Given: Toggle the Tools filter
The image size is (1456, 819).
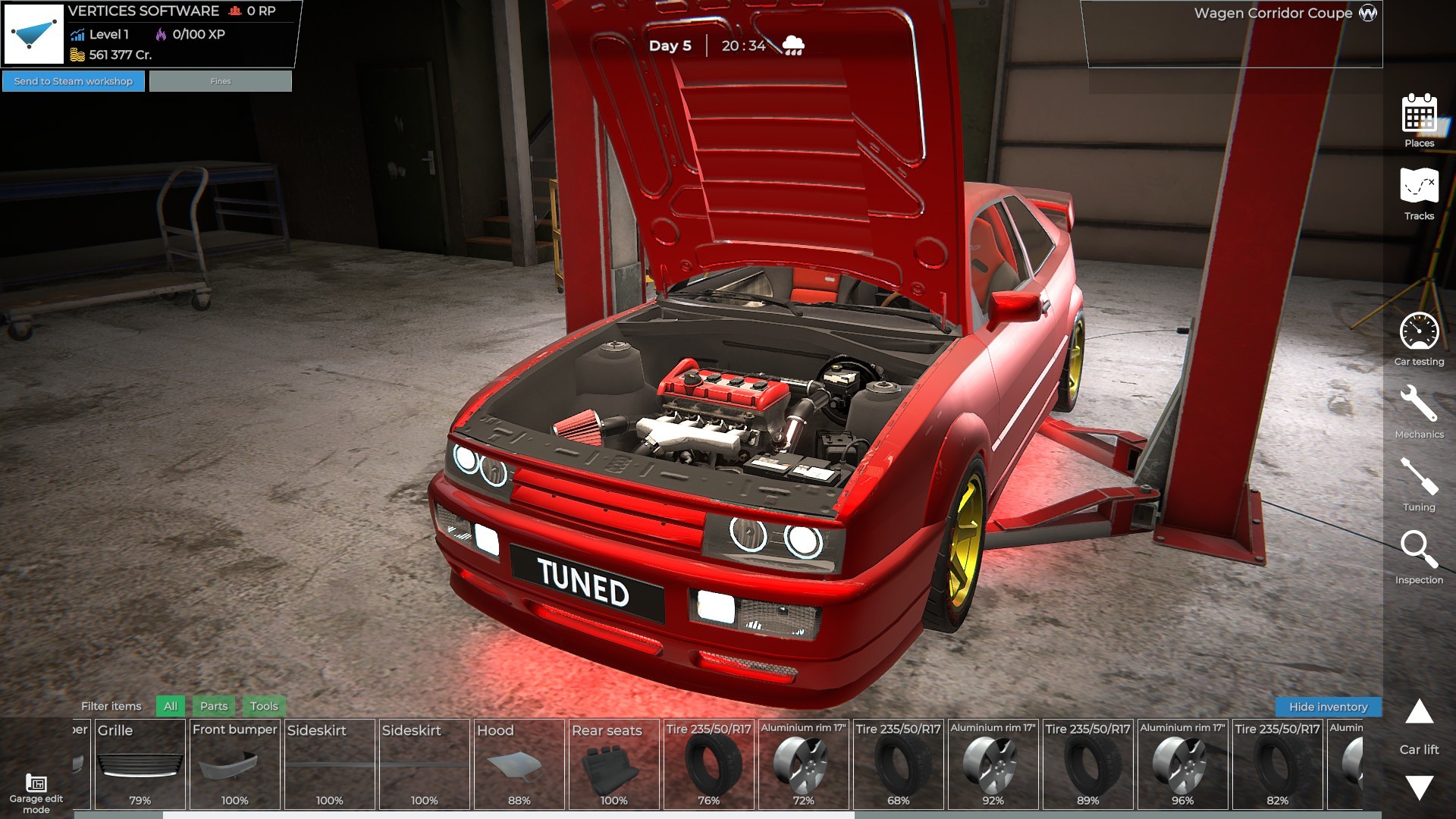Looking at the screenshot, I should point(263,706).
